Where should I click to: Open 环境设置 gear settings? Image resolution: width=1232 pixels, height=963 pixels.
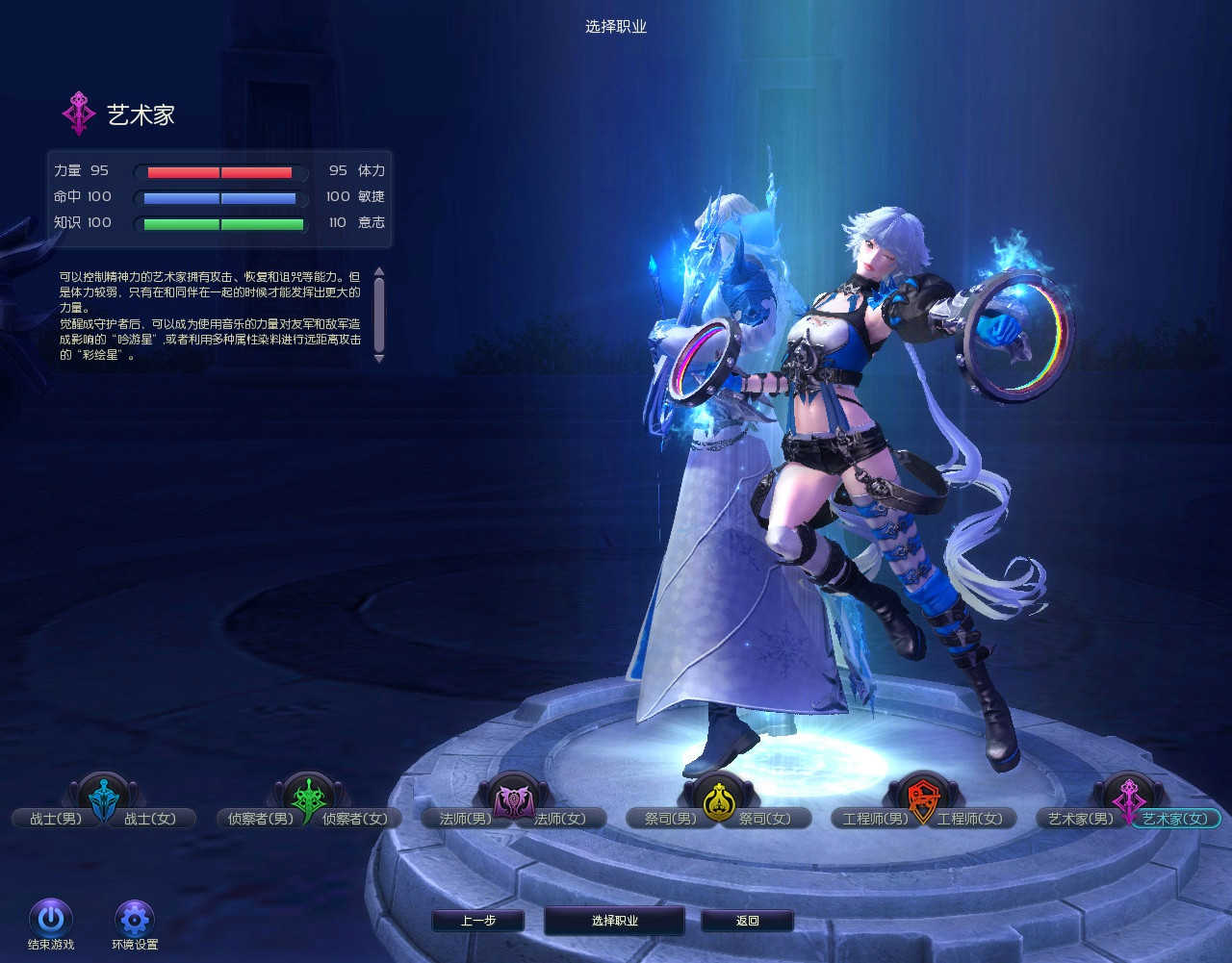pos(134,918)
